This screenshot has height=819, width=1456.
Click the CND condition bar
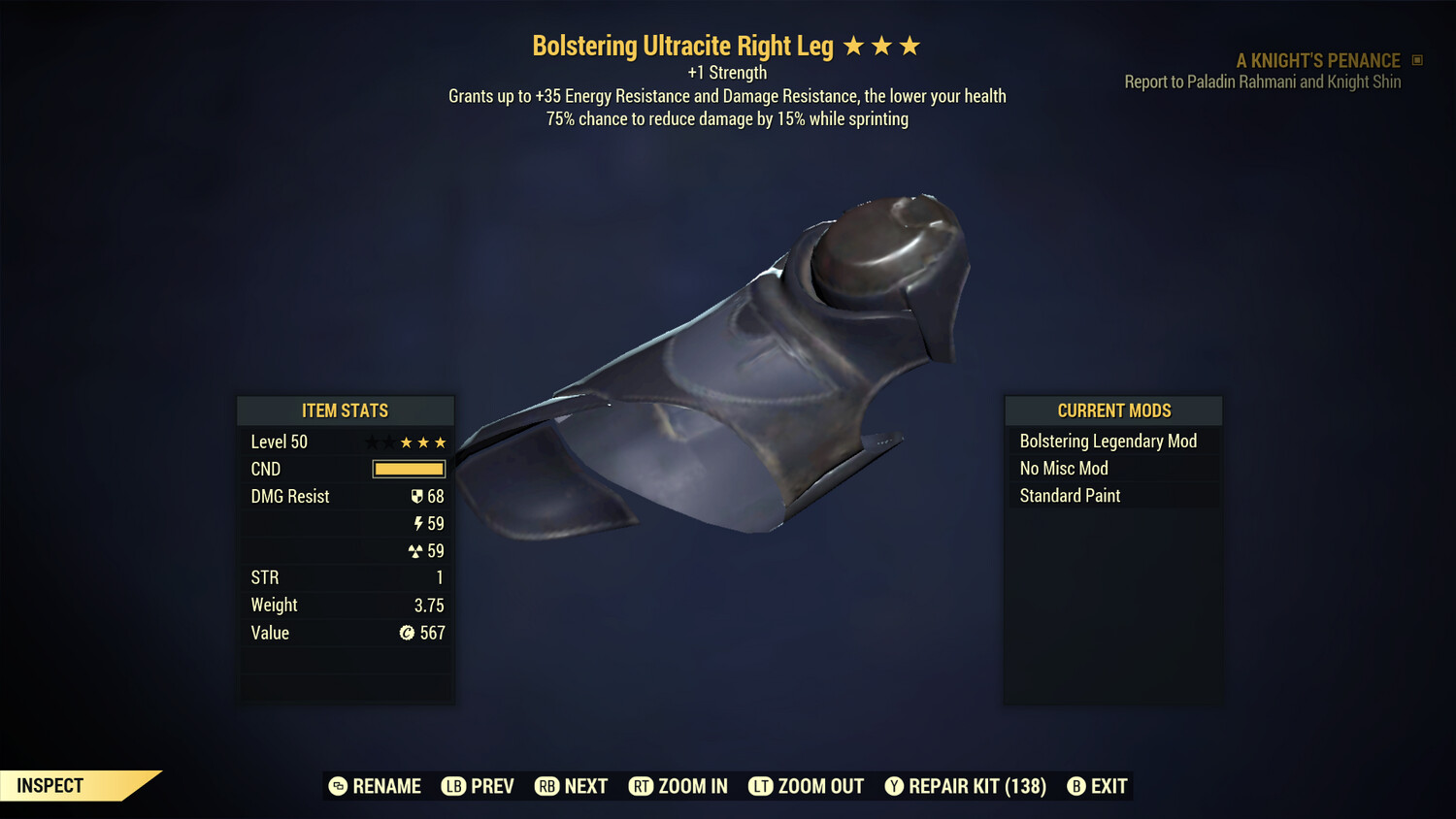tap(408, 469)
